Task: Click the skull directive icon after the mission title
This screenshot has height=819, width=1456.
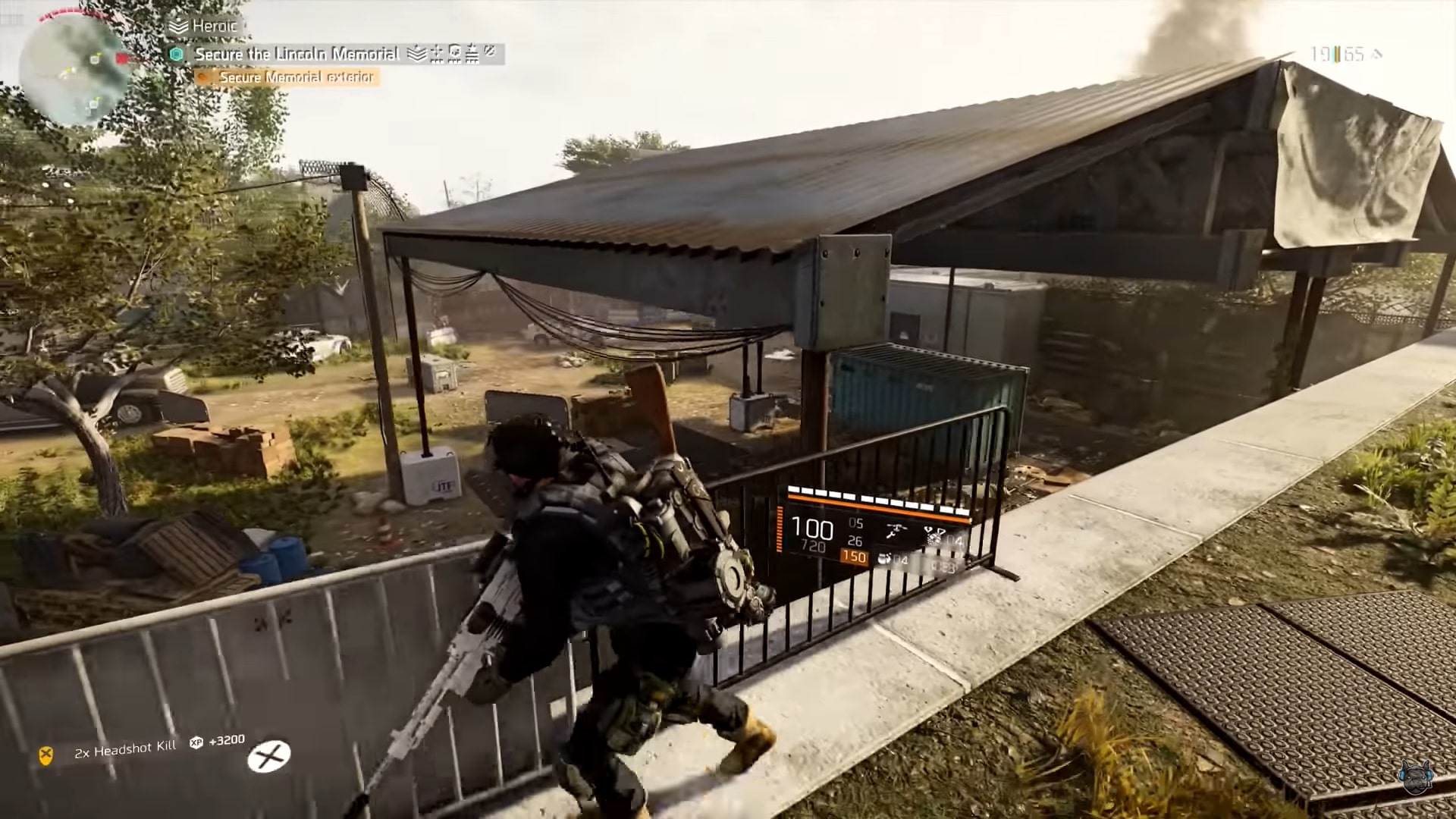Action: click(453, 54)
